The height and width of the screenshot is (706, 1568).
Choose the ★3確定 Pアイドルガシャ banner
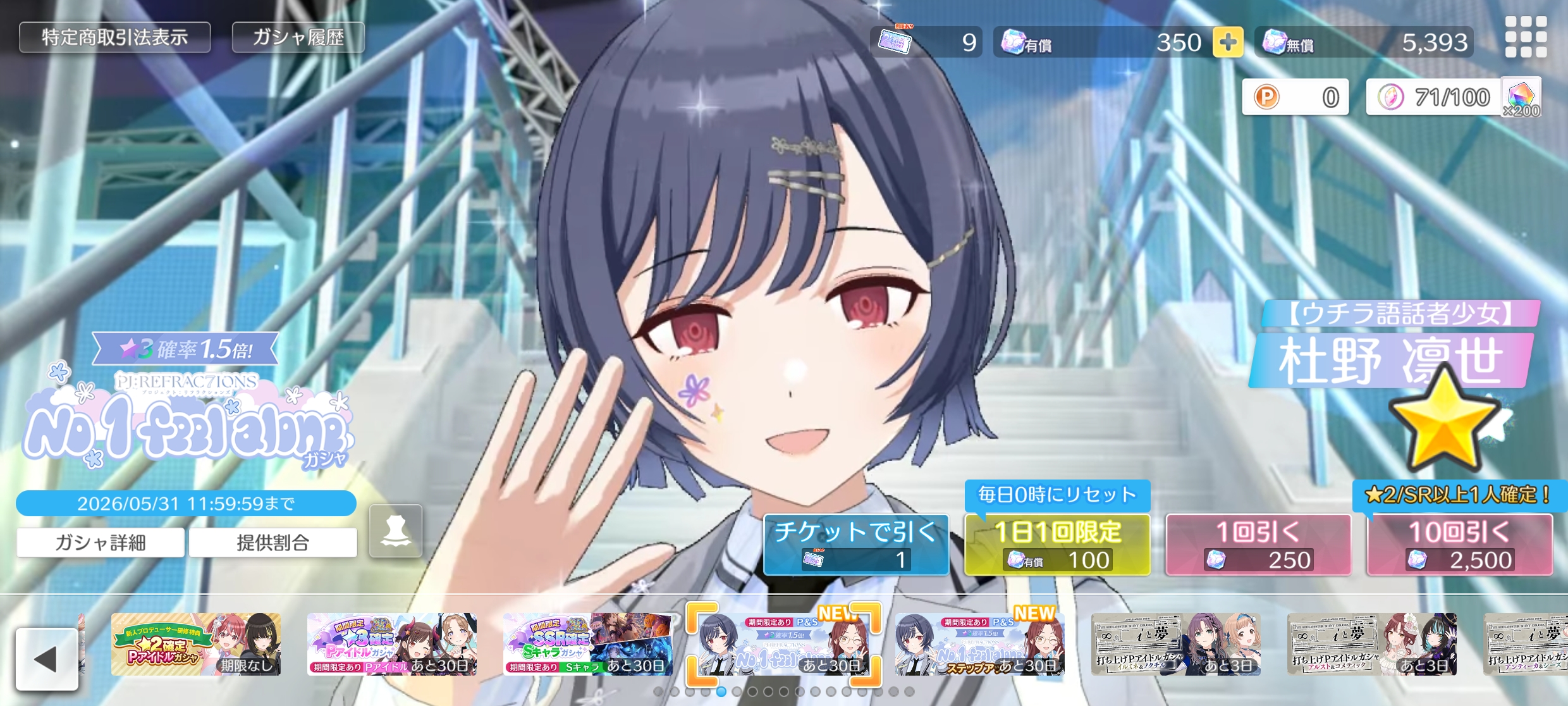(x=392, y=644)
